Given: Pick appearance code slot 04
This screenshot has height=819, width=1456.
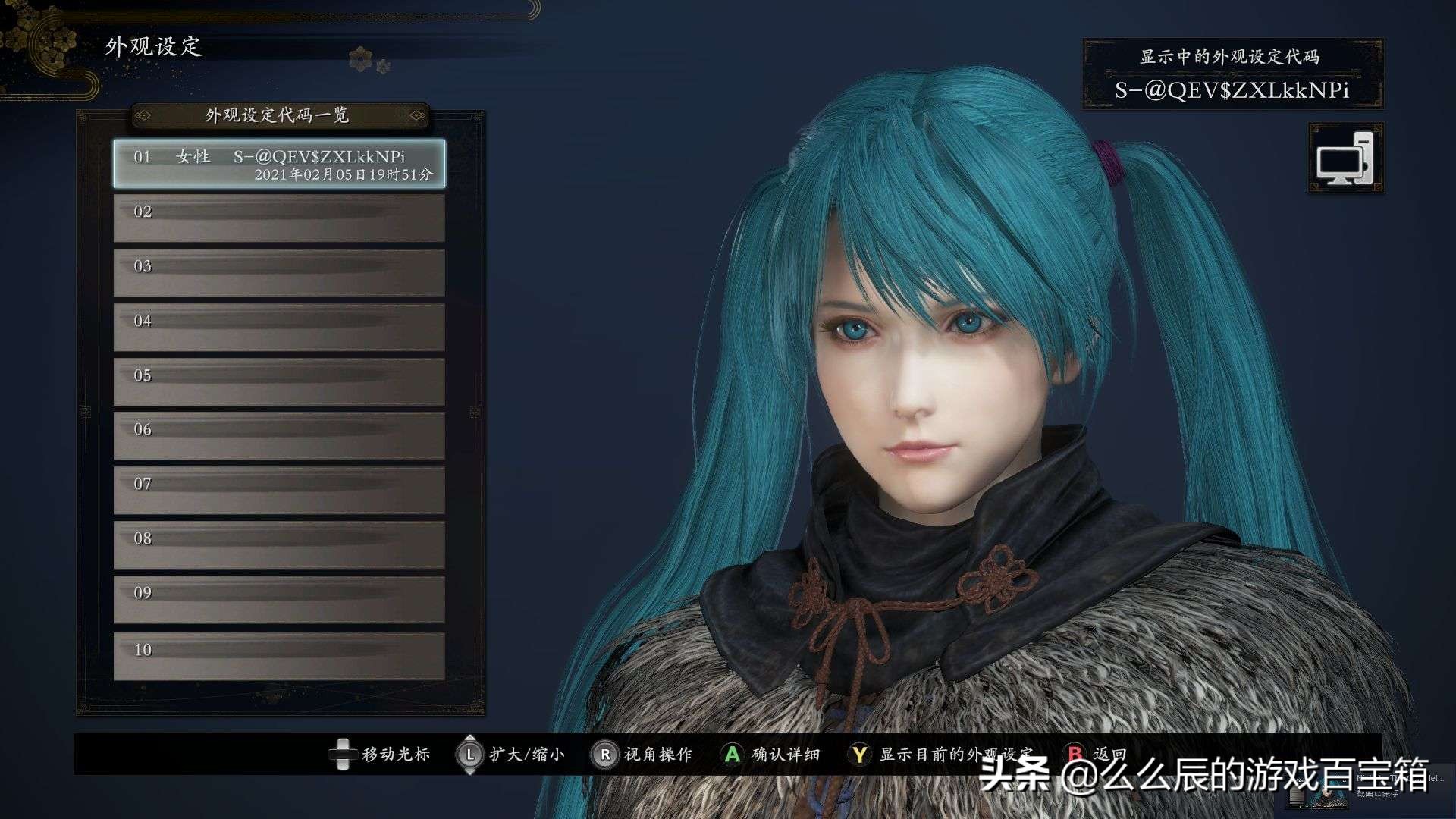Looking at the screenshot, I should 279,328.
